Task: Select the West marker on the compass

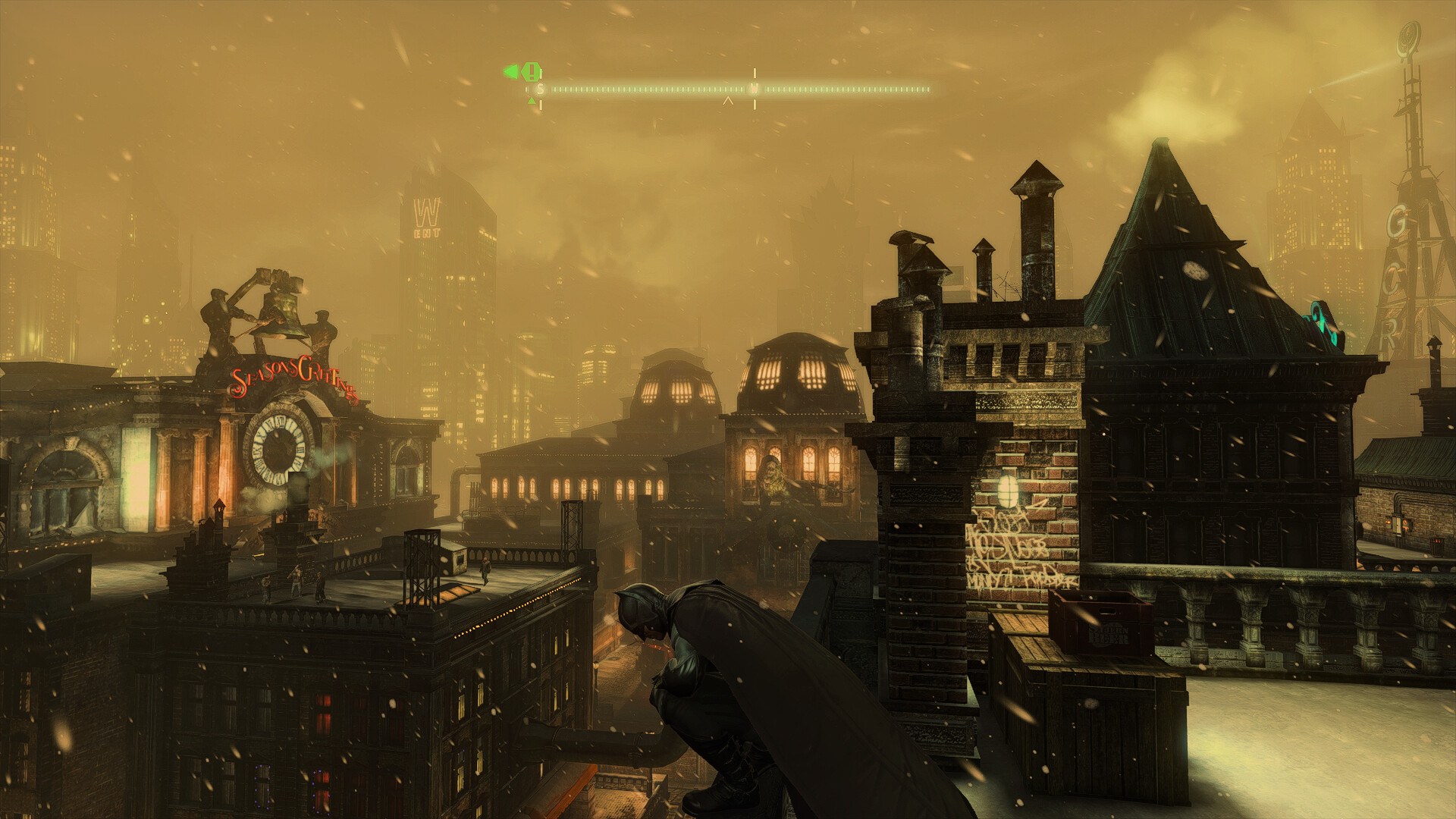Action: (x=754, y=89)
